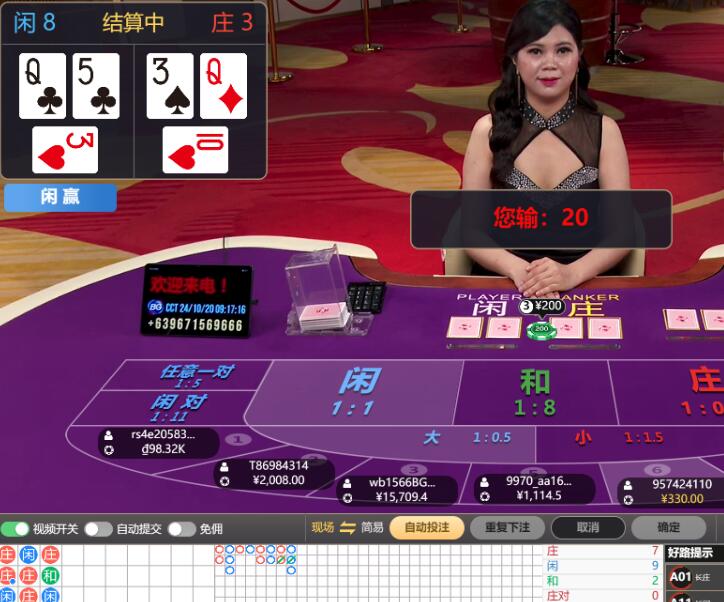The width and height of the screenshot is (724, 602).
Task: Switch between 现场 and 简易 view
Action: [347, 528]
